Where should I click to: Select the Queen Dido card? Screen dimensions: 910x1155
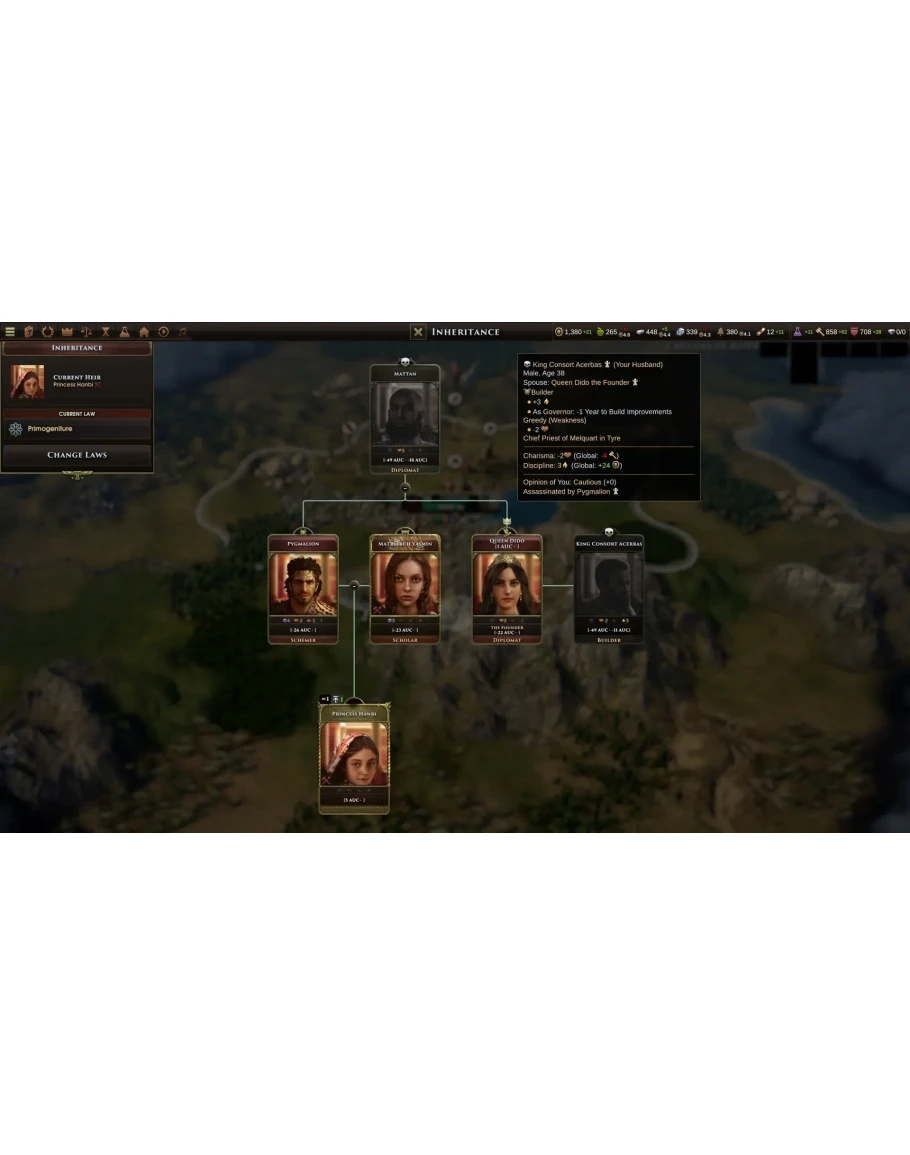[x=507, y=590]
